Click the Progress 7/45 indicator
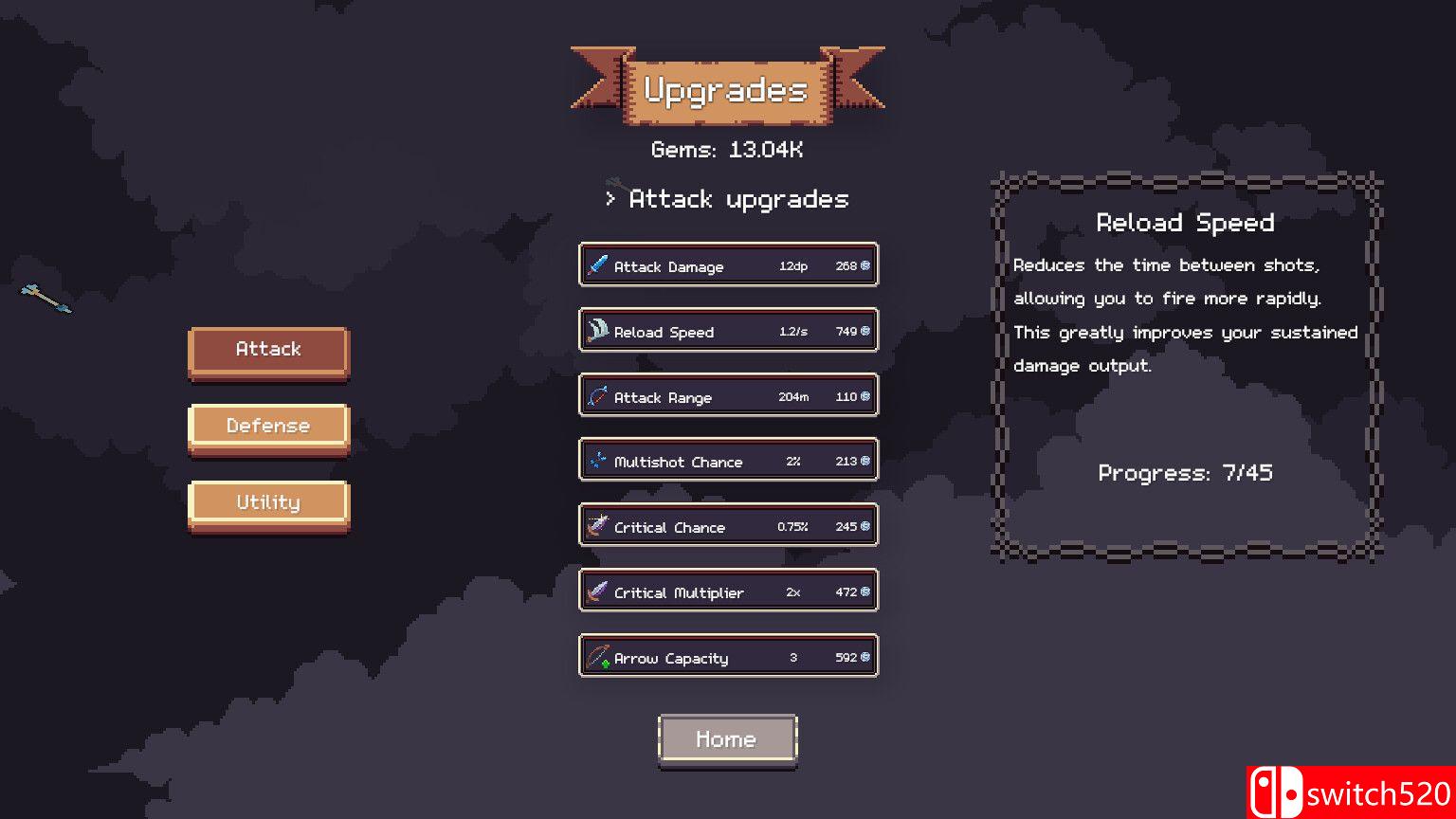The width and height of the screenshot is (1456, 819). 1185,472
